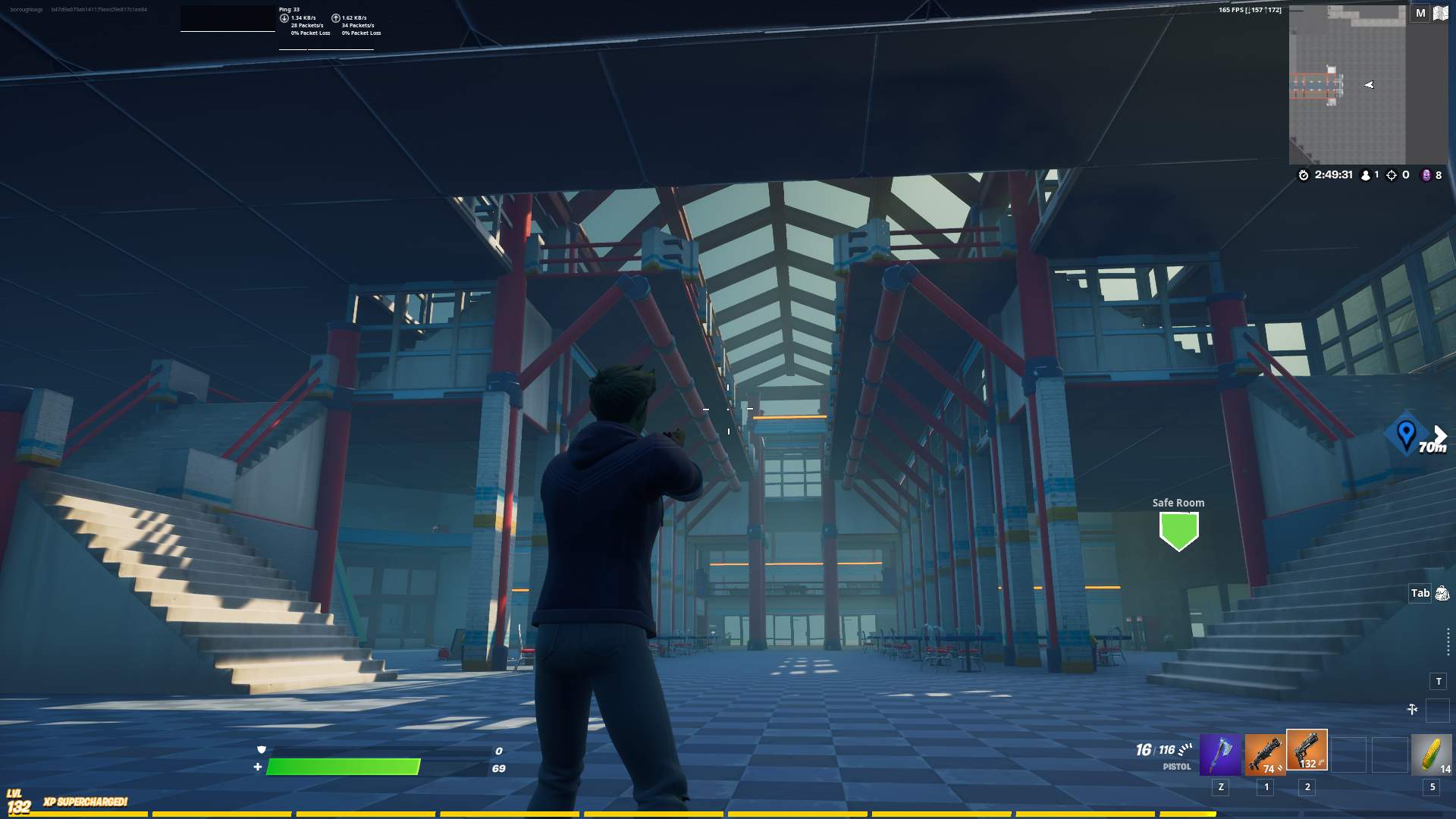Equip the shotgun with 74 ammo
The image size is (1456, 819).
(1265, 755)
